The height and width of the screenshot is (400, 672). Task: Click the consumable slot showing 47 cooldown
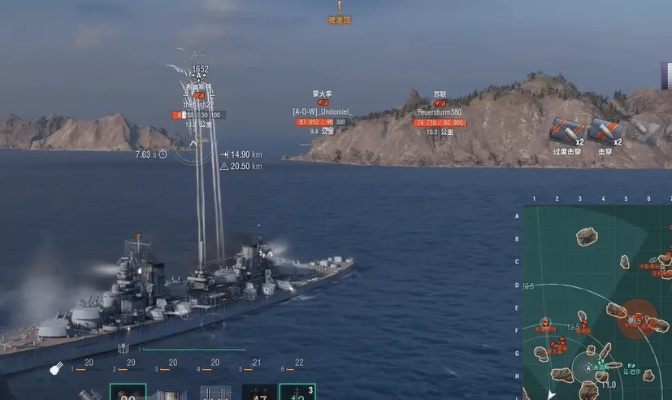[258, 393]
